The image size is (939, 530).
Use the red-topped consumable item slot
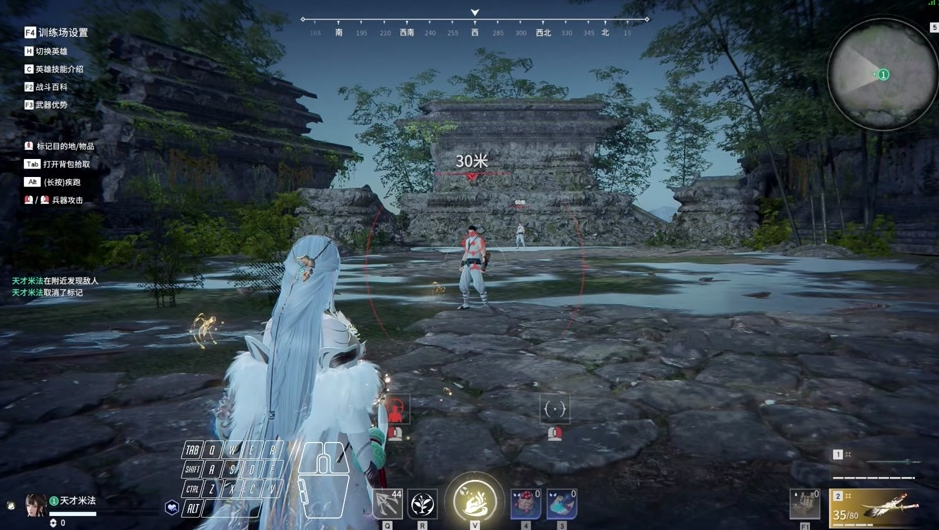pos(526,503)
